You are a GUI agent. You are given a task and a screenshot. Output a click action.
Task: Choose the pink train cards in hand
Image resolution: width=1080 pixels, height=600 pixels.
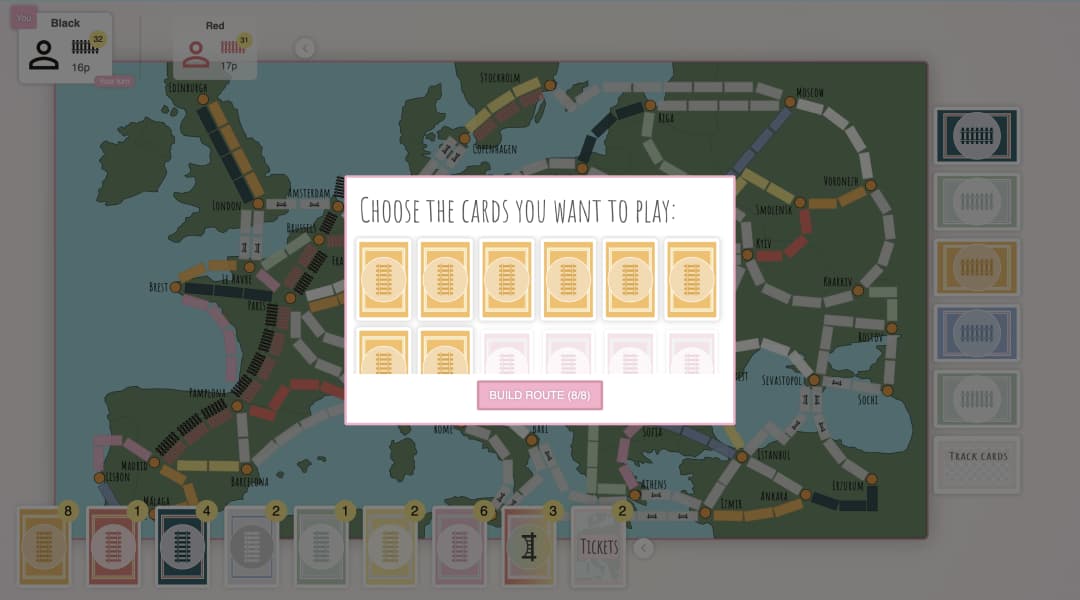click(459, 545)
